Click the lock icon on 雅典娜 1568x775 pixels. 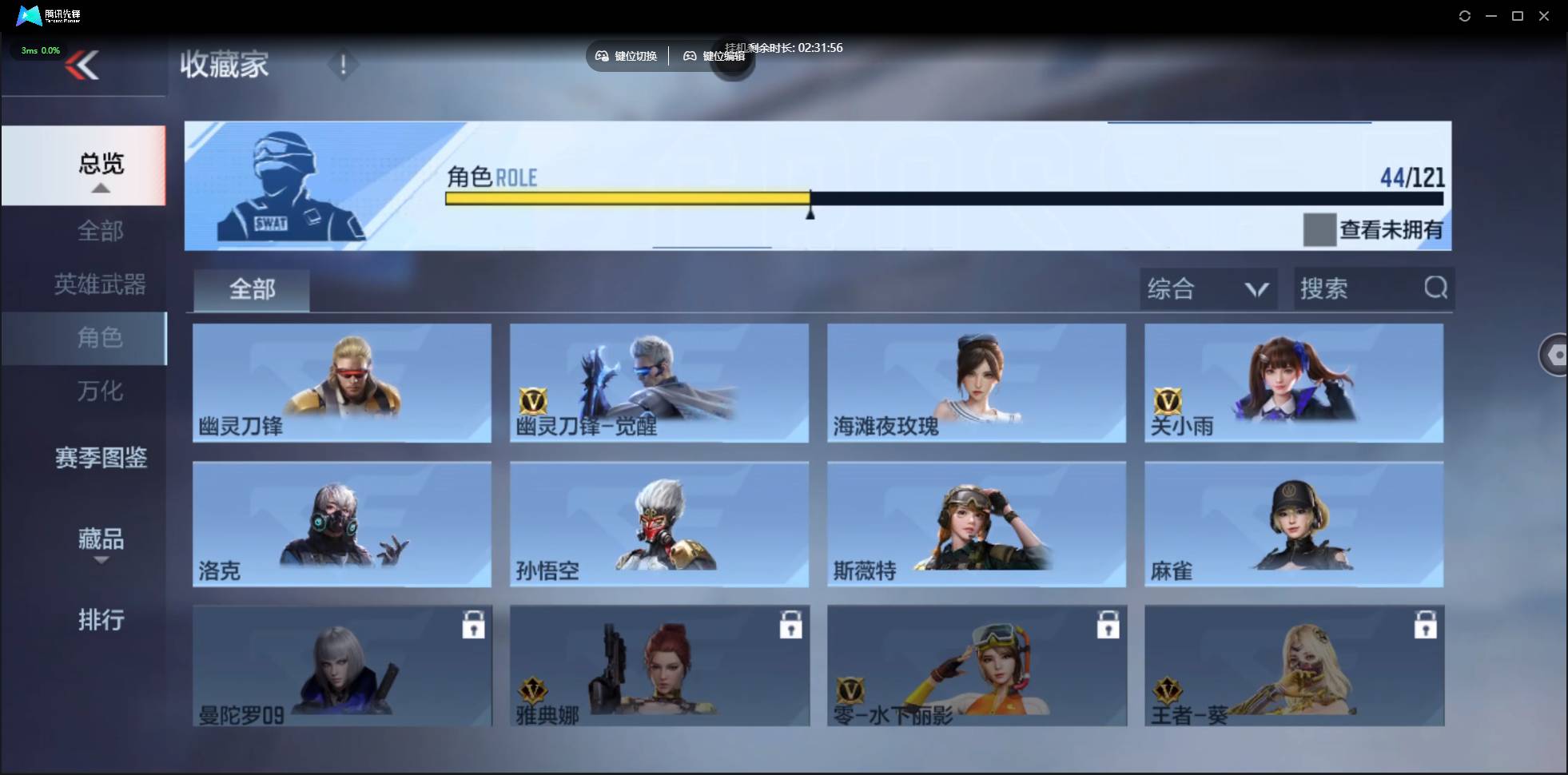790,626
